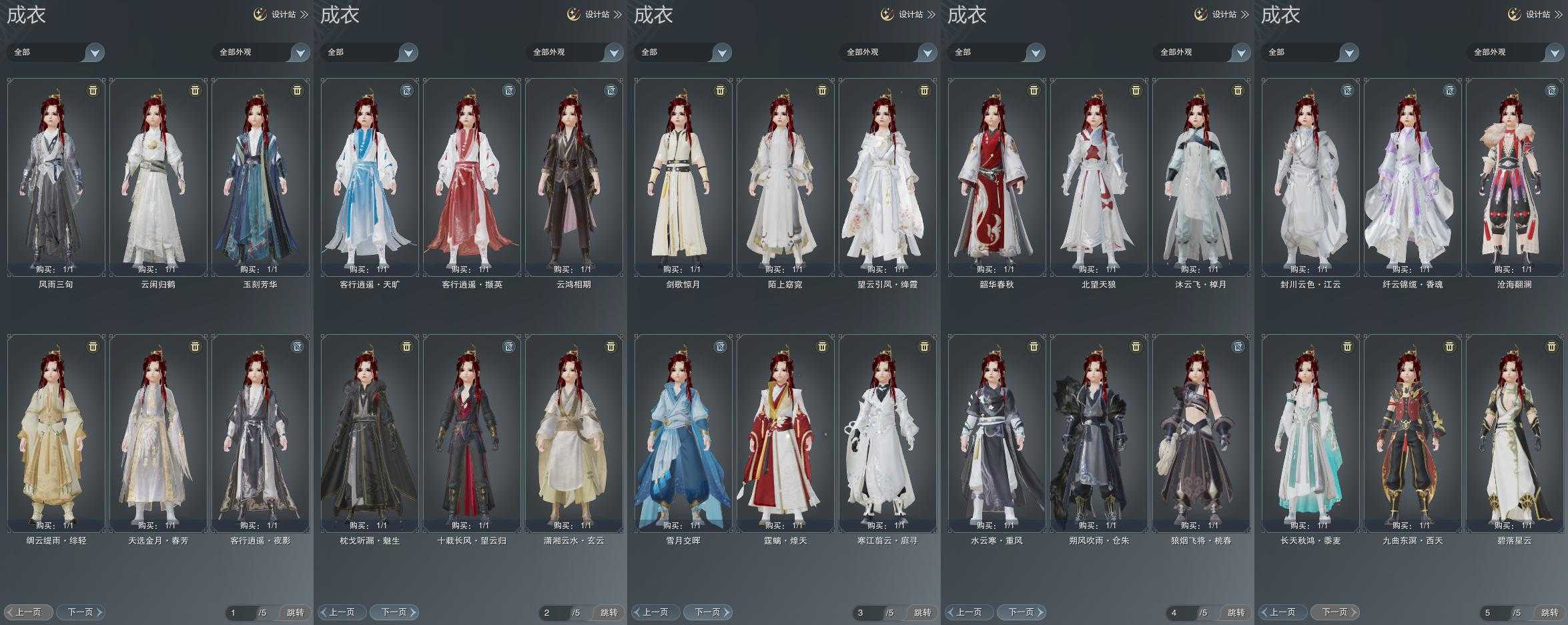Select the 碧落星云 outfit card
The image size is (1568, 625).
pos(1515,433)
